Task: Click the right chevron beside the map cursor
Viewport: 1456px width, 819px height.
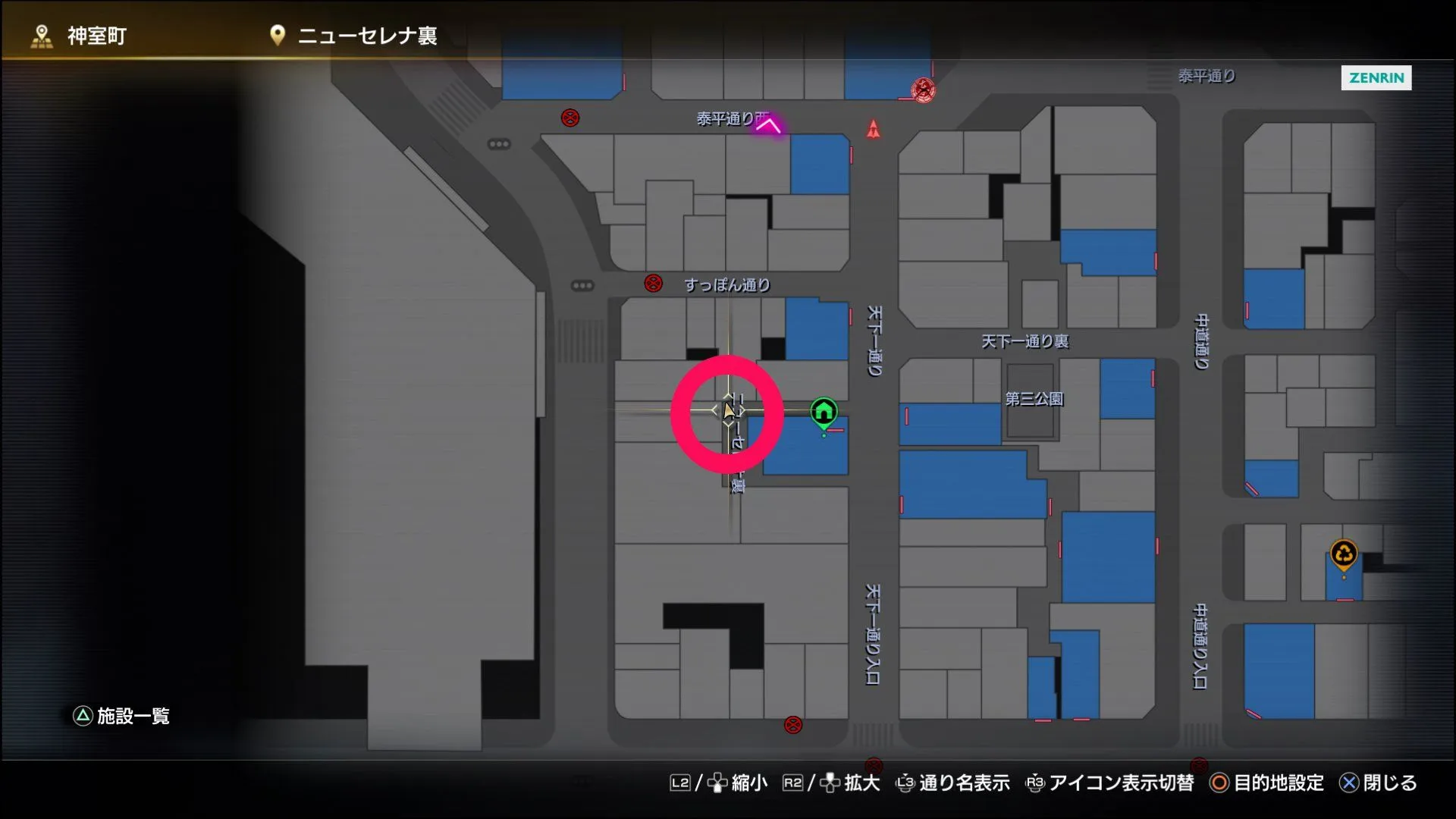Action: click(x=742, y=409)
